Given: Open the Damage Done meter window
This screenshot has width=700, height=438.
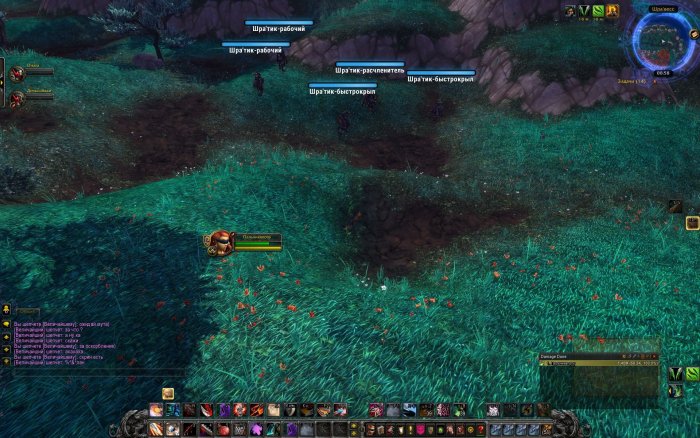Looking at the screenshot, I should pyautogui.click(x=600, y=359).
